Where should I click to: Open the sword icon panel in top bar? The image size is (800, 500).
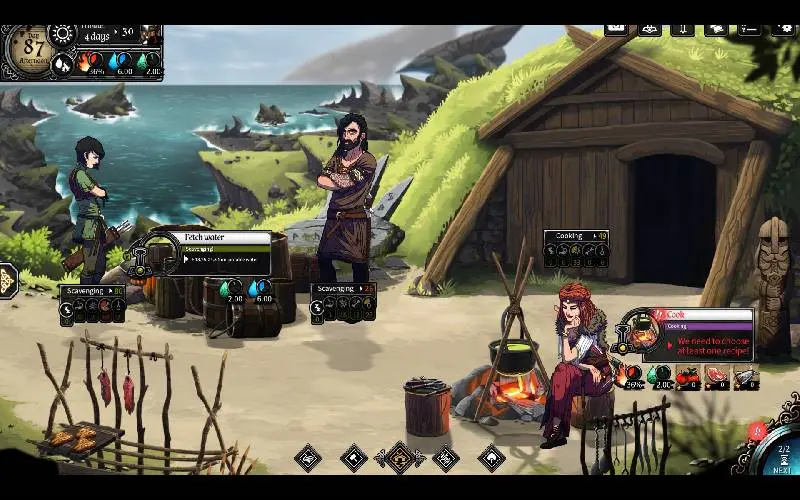click(682, 29)
